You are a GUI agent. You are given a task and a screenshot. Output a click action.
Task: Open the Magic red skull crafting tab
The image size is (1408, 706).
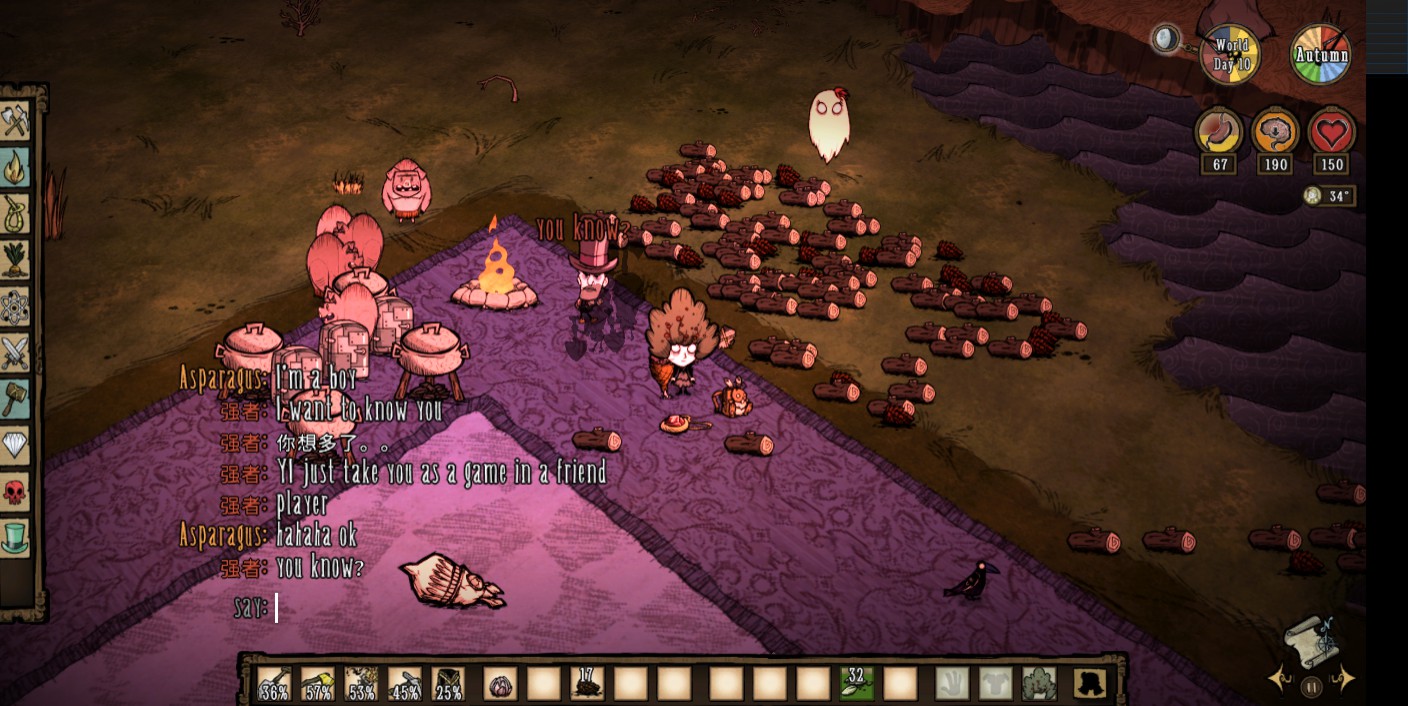coord(16,491)
